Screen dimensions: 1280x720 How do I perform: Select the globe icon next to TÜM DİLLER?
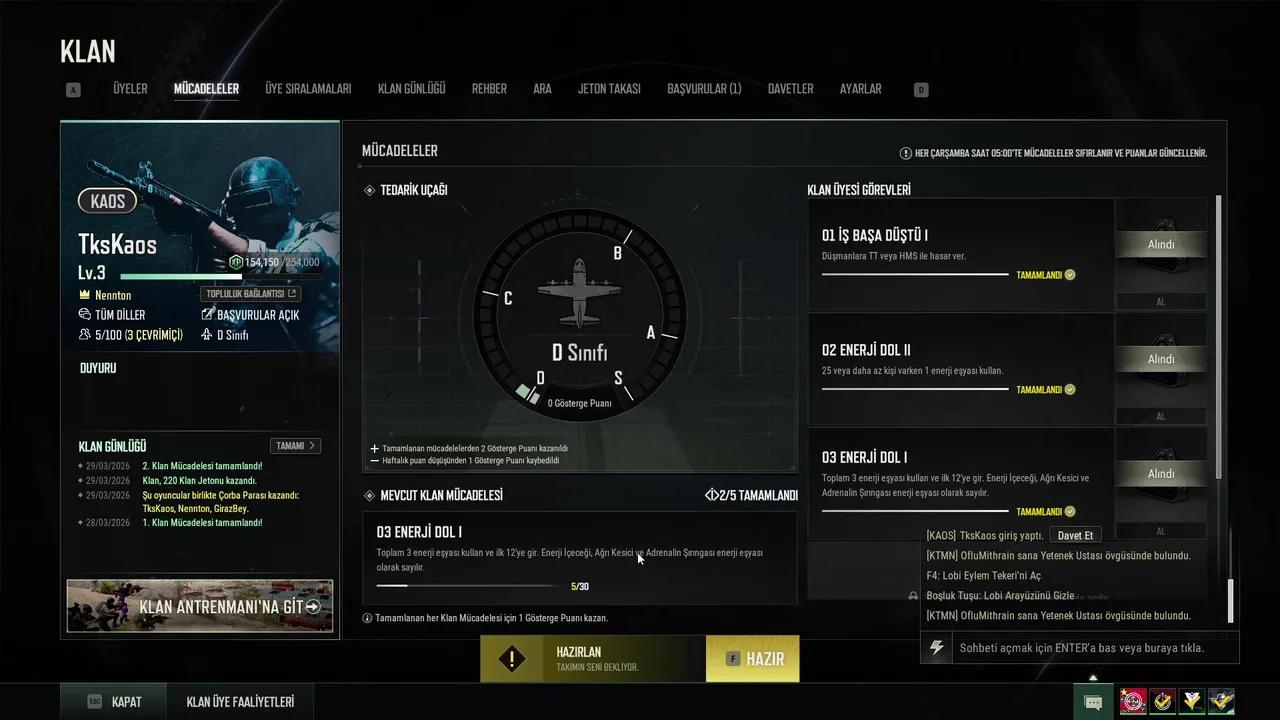pyautogui.click(x=84, y=314)
